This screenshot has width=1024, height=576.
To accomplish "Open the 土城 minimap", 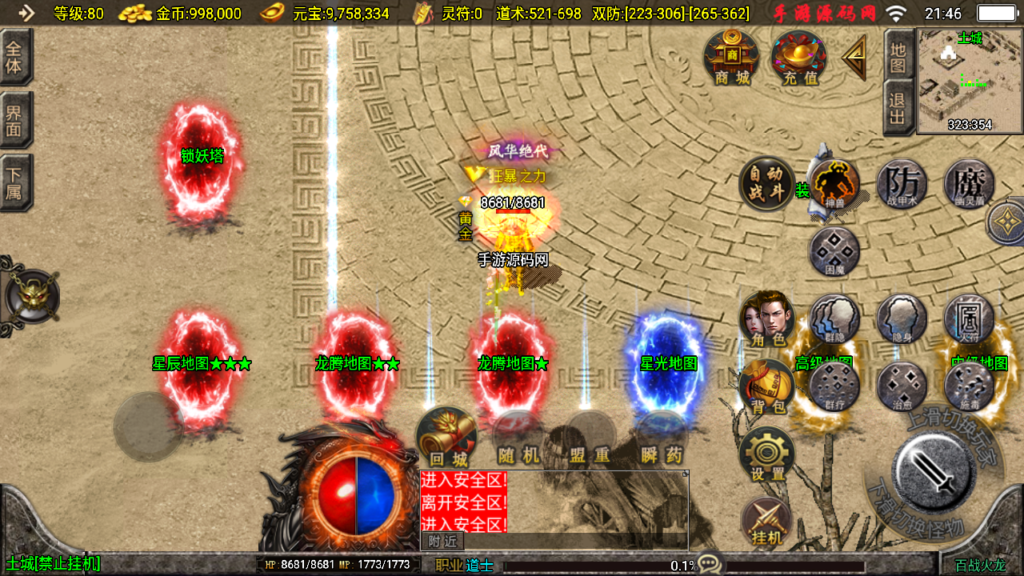I will pos(968,80).
